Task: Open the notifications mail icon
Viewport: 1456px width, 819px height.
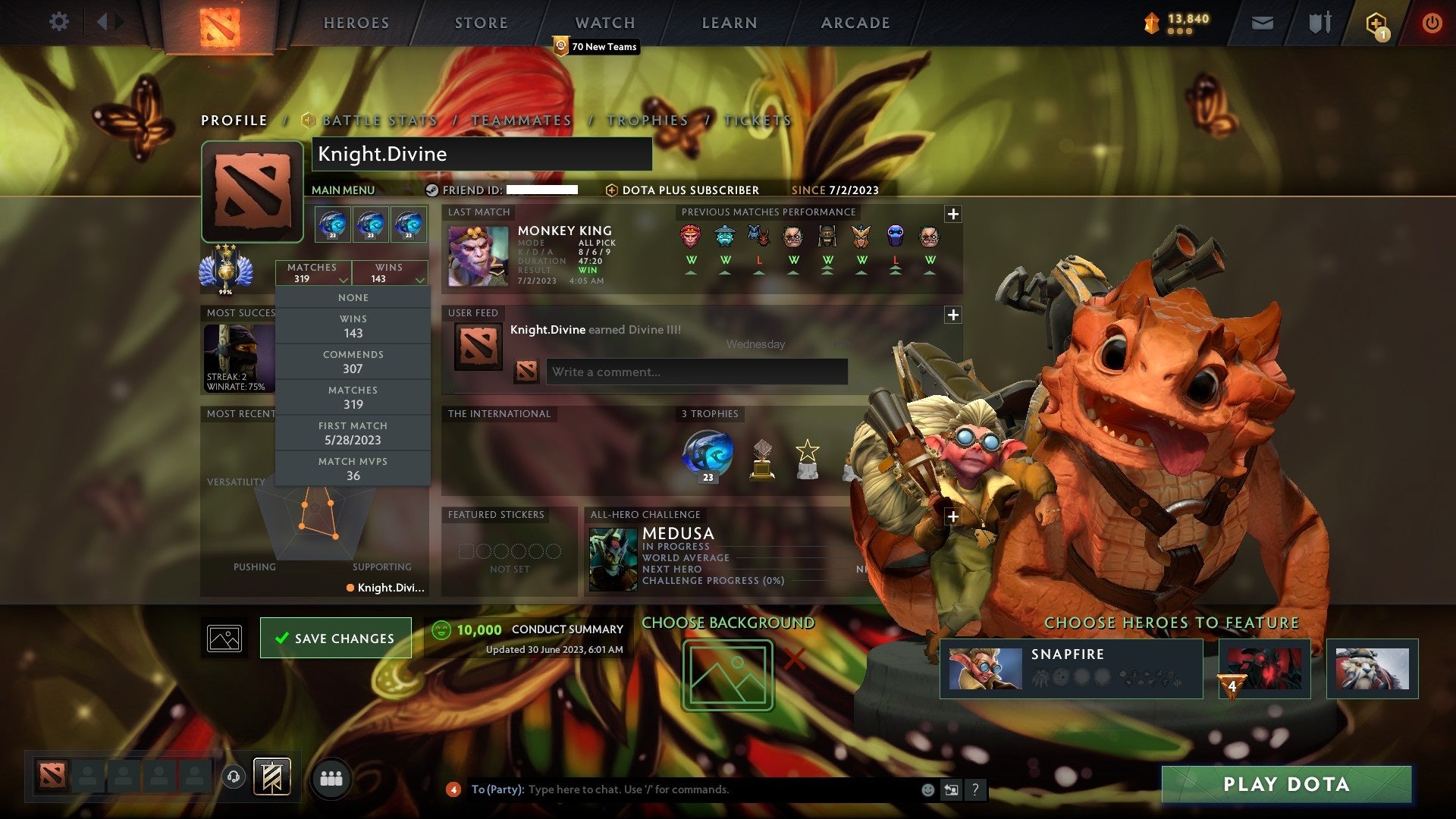Action: [x=1263, y=23]
